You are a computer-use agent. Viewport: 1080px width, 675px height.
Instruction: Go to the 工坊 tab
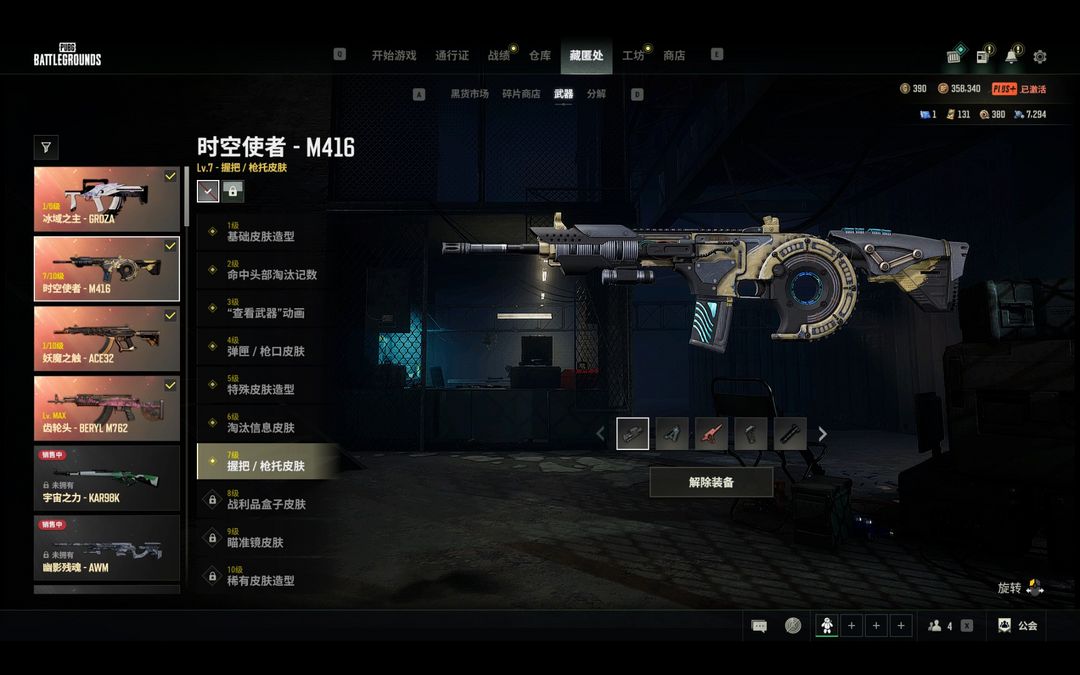pos(633,56)
